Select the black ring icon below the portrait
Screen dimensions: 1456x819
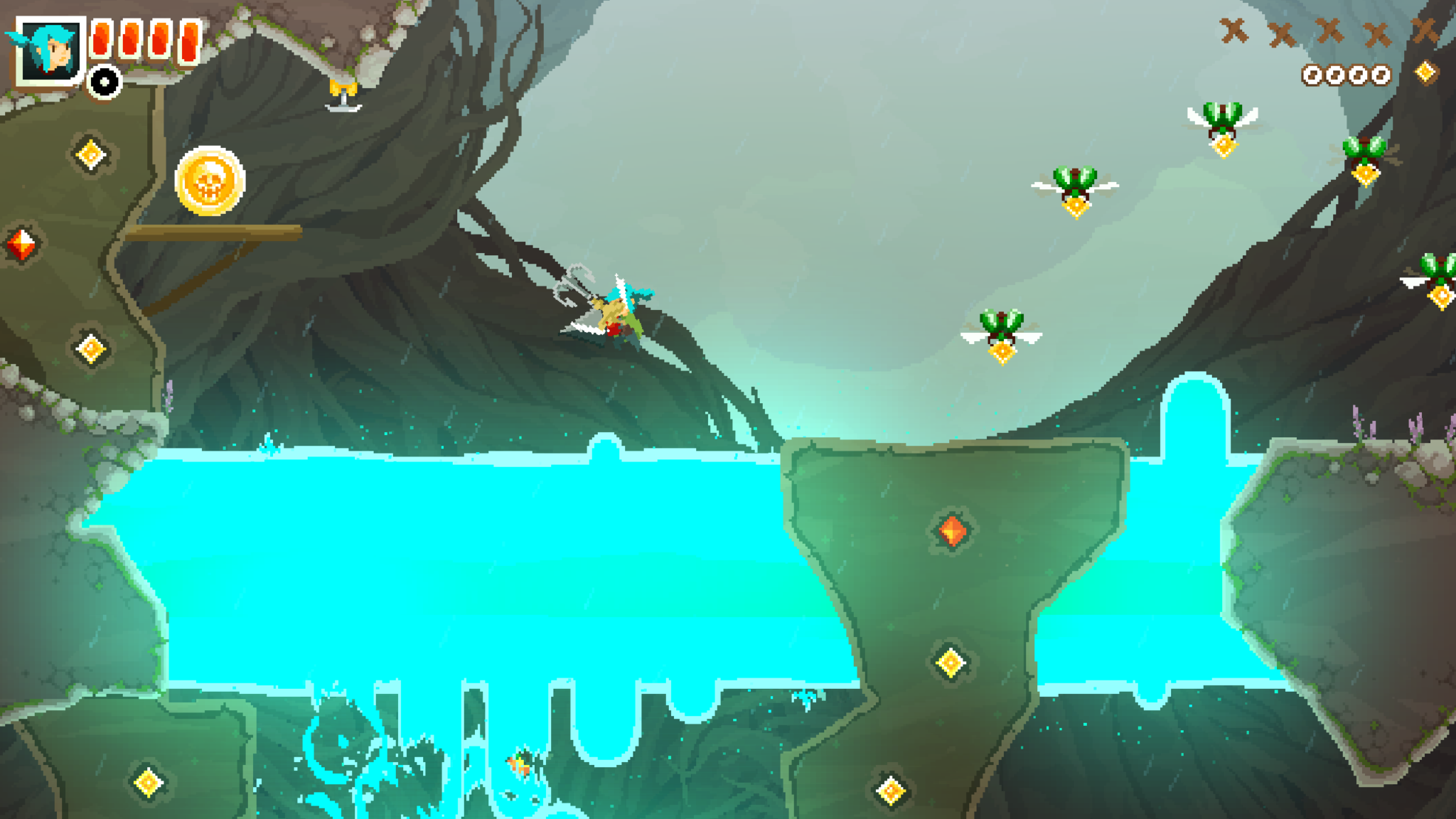[105, 82]
